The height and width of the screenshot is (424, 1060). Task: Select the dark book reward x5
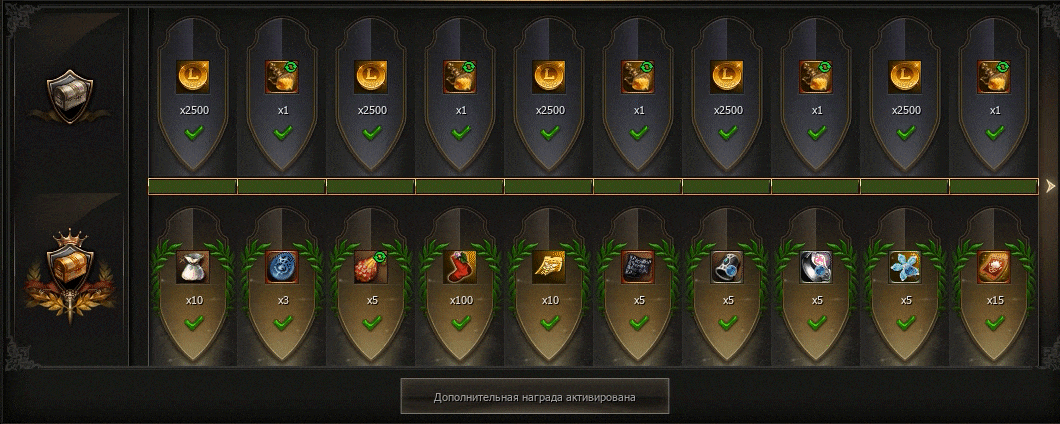pyautogui.click(x=638, y=267)
